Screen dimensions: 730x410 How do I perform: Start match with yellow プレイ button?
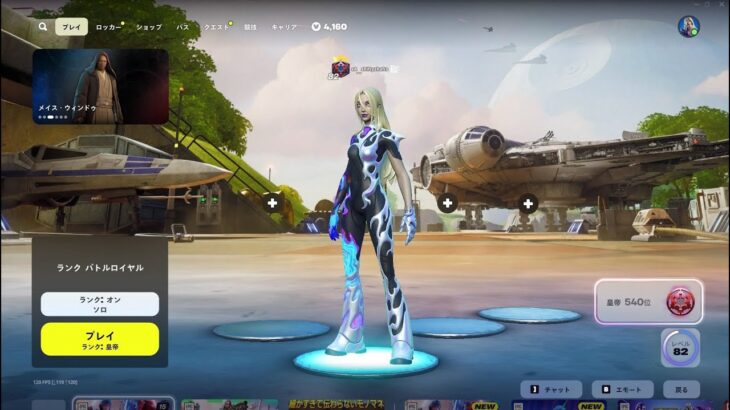coord(100,339)
